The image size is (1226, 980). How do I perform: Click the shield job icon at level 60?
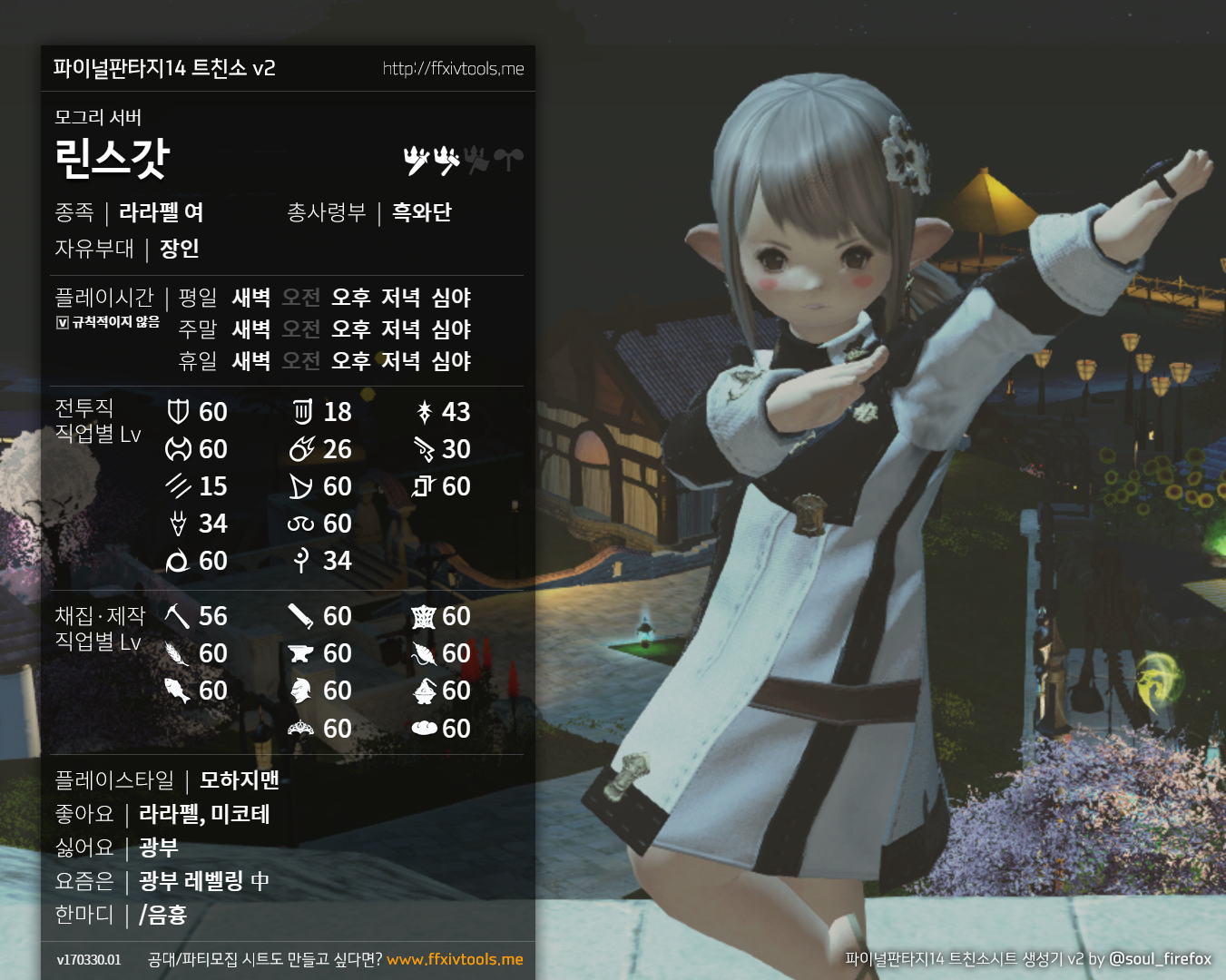click(x=178, y=412)
